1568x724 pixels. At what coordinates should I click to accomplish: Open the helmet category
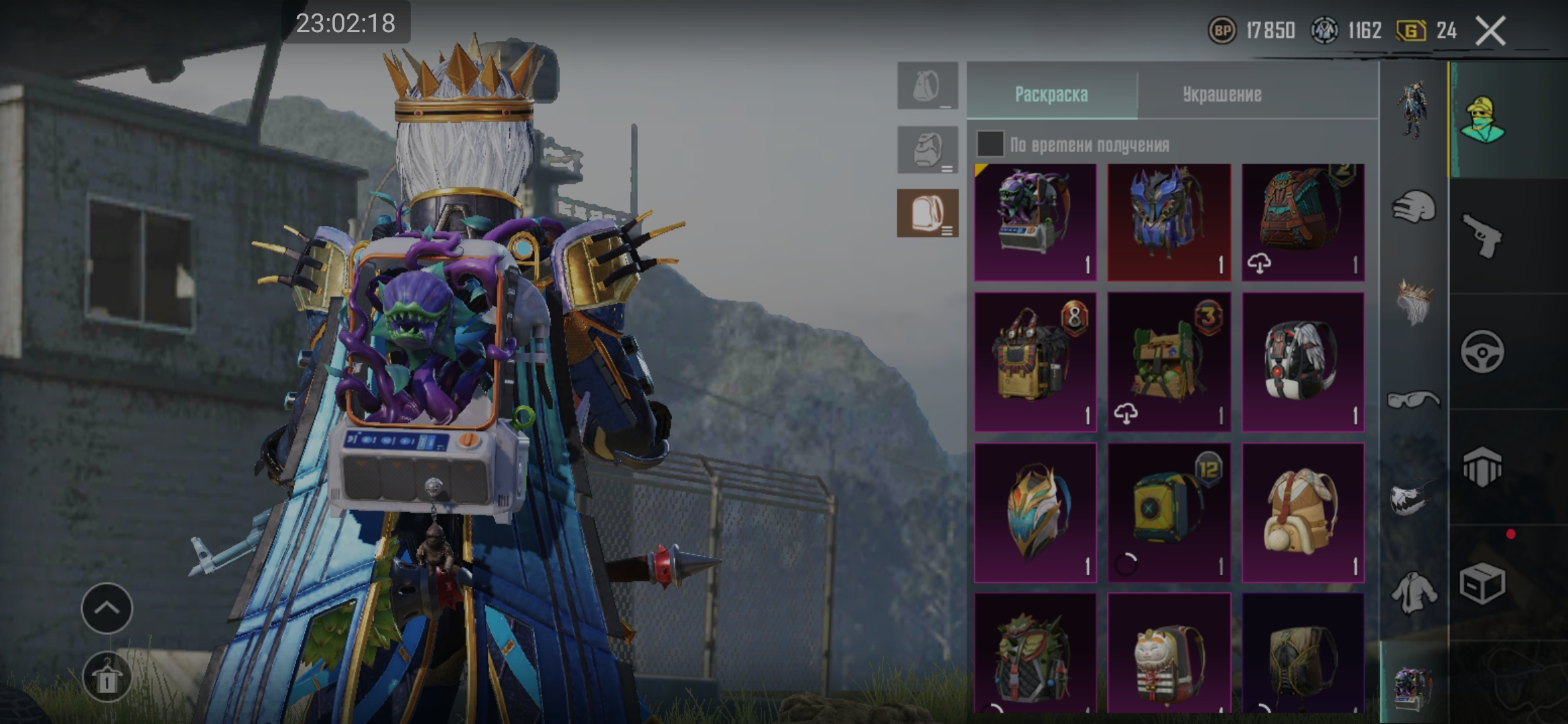(x=1413, y=206)
